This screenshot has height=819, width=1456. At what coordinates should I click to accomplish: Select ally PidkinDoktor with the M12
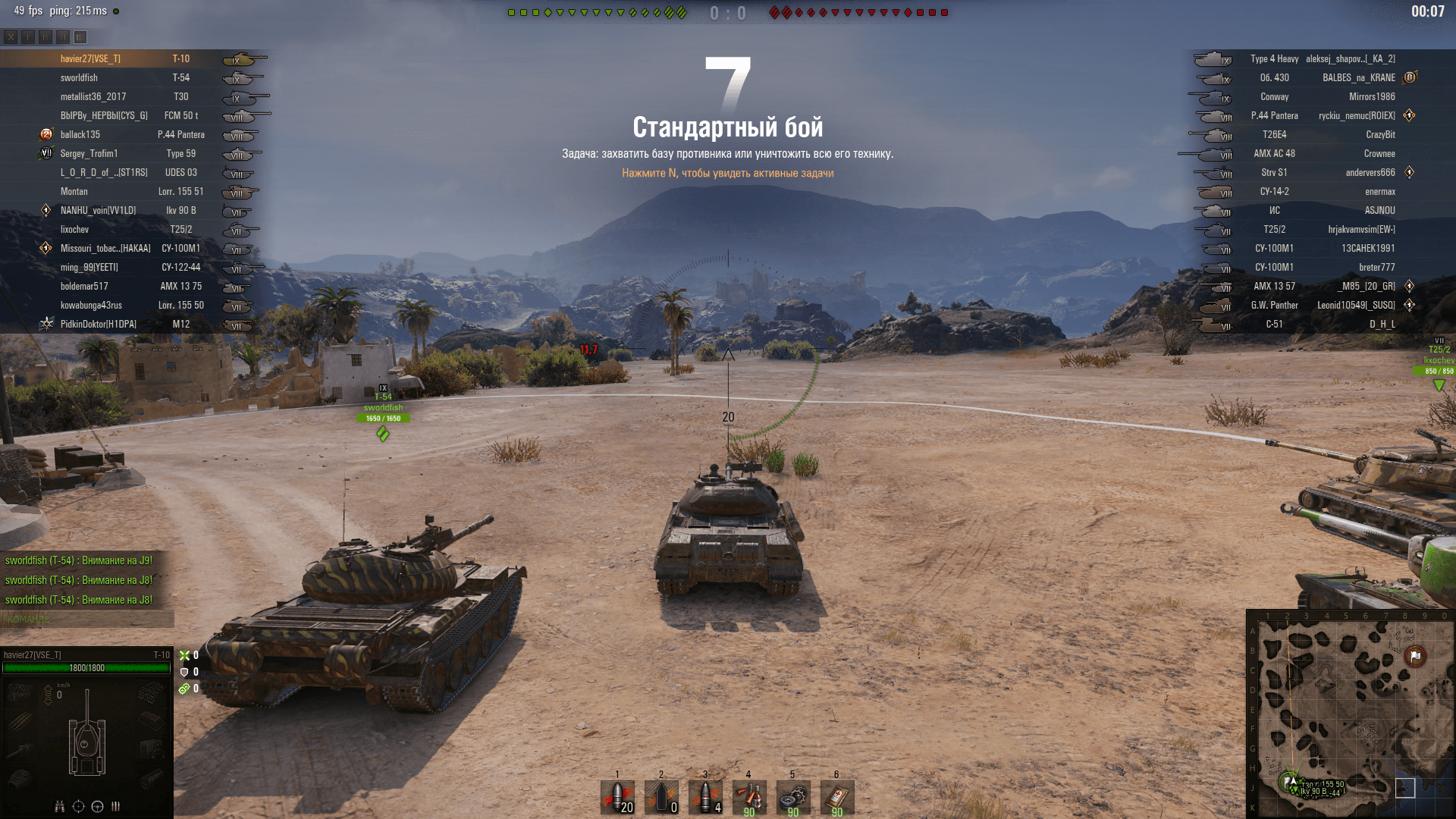coord(99,324)
